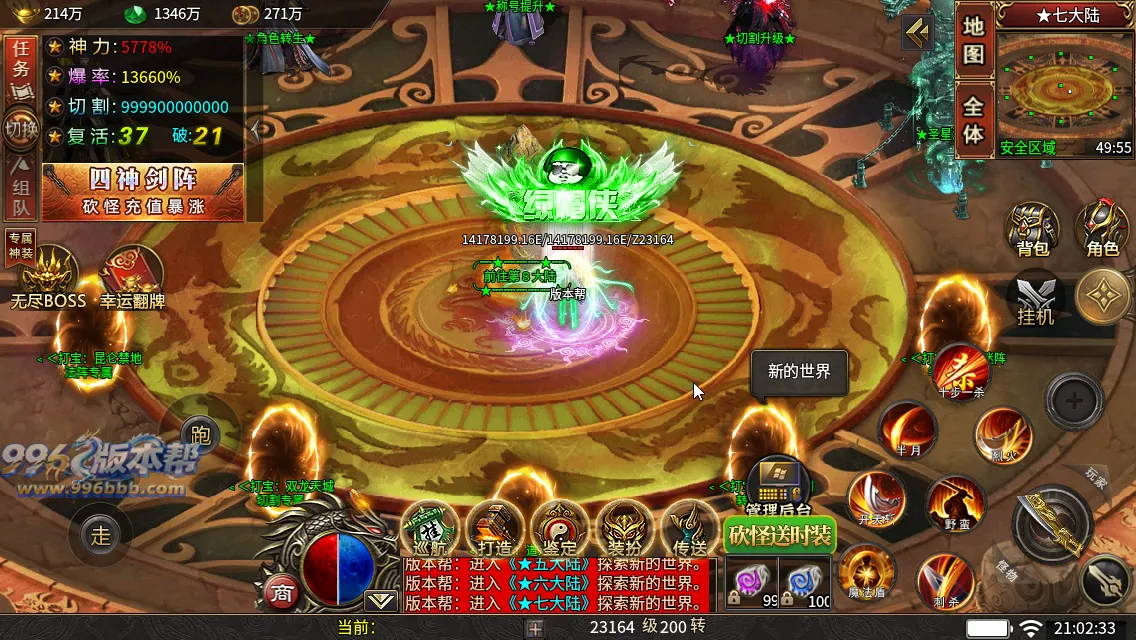Viewport: 1136px width, 640px height.
Task: Open the 打造 forging menu
Action: [494, 526]
